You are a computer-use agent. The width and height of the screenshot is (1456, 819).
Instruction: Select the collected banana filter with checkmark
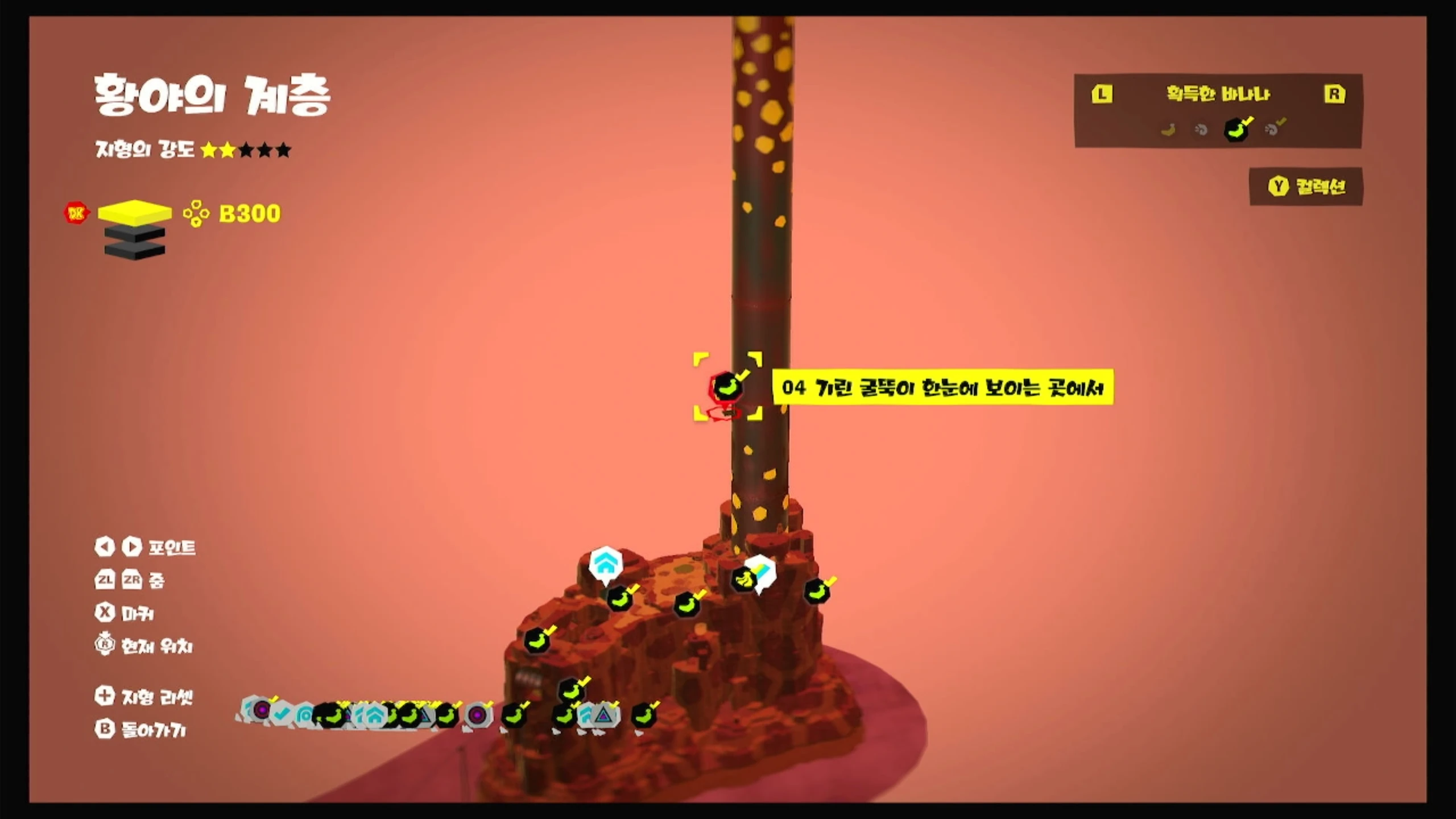[x=1236, y=129]
